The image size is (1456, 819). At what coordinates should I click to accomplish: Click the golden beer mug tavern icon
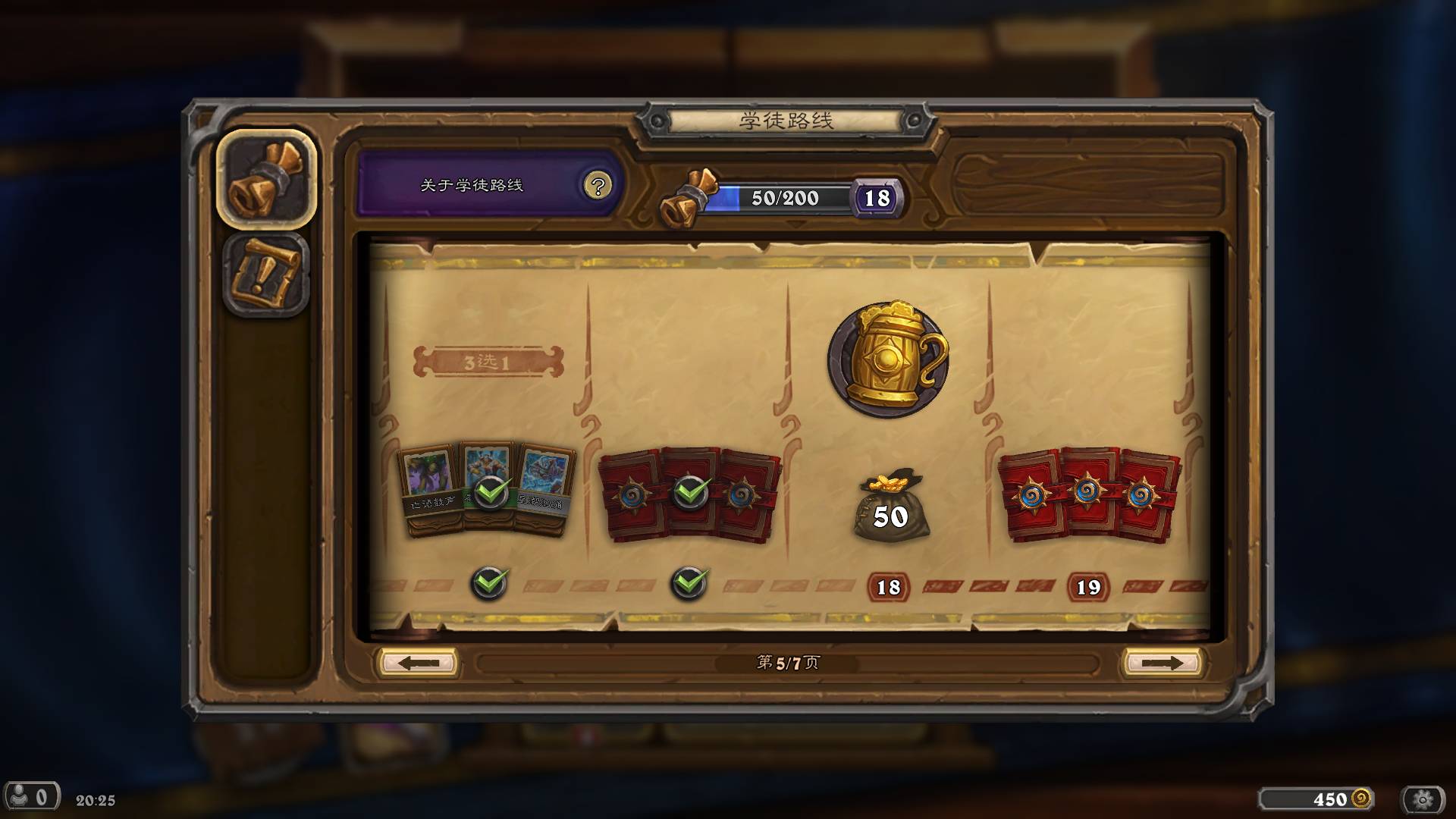[889, 359]
